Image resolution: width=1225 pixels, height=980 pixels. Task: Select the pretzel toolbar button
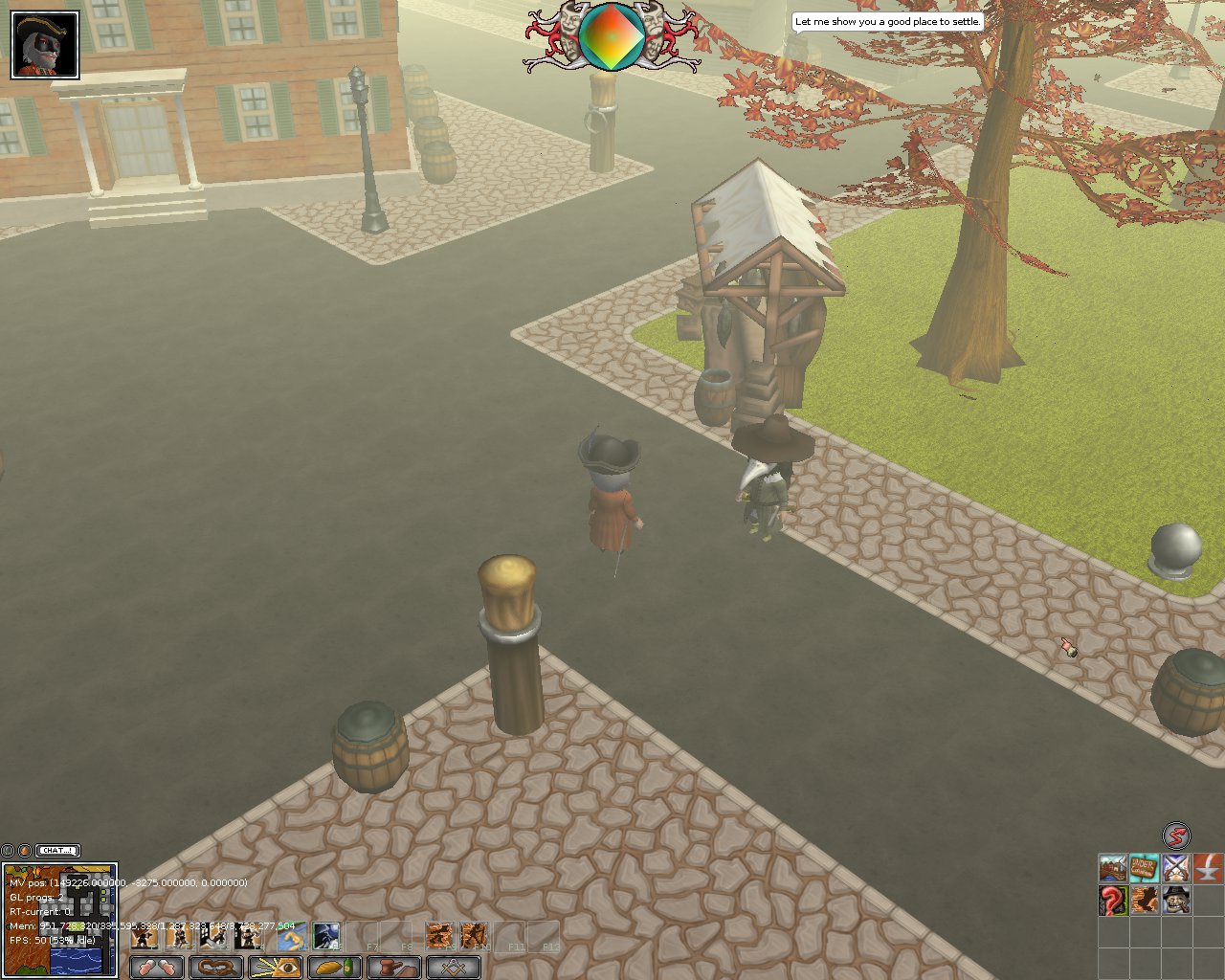point(215,967)
